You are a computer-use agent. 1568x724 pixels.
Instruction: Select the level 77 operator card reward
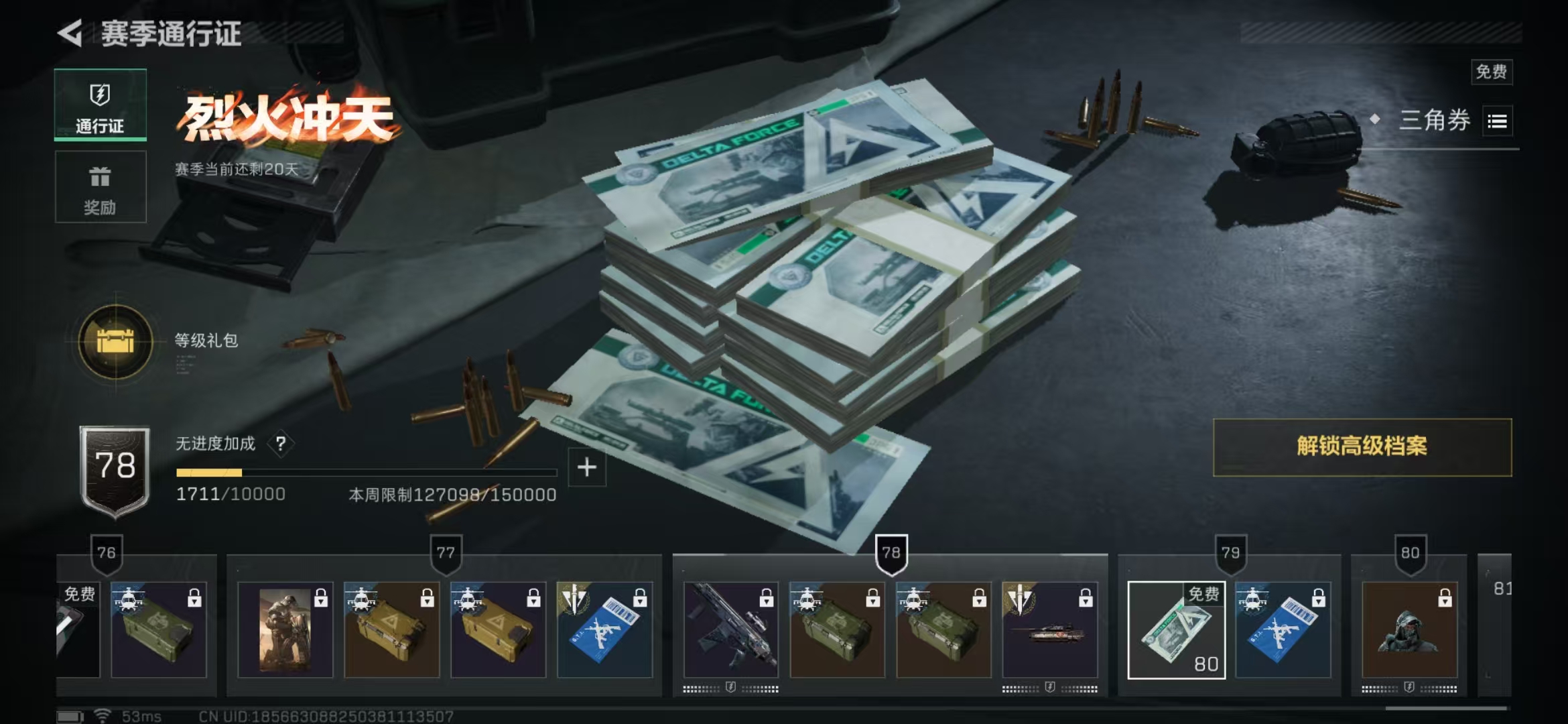coord(285,630)
